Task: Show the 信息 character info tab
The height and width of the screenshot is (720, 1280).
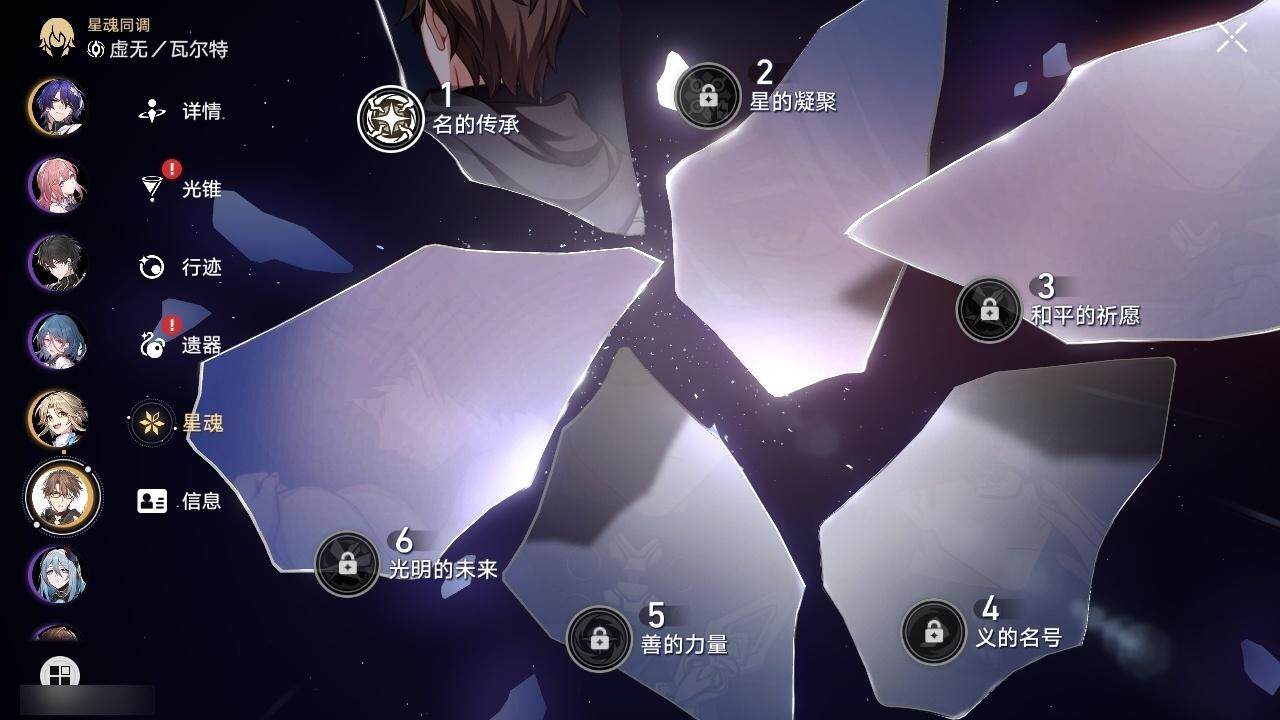Action: coord(181,501)
